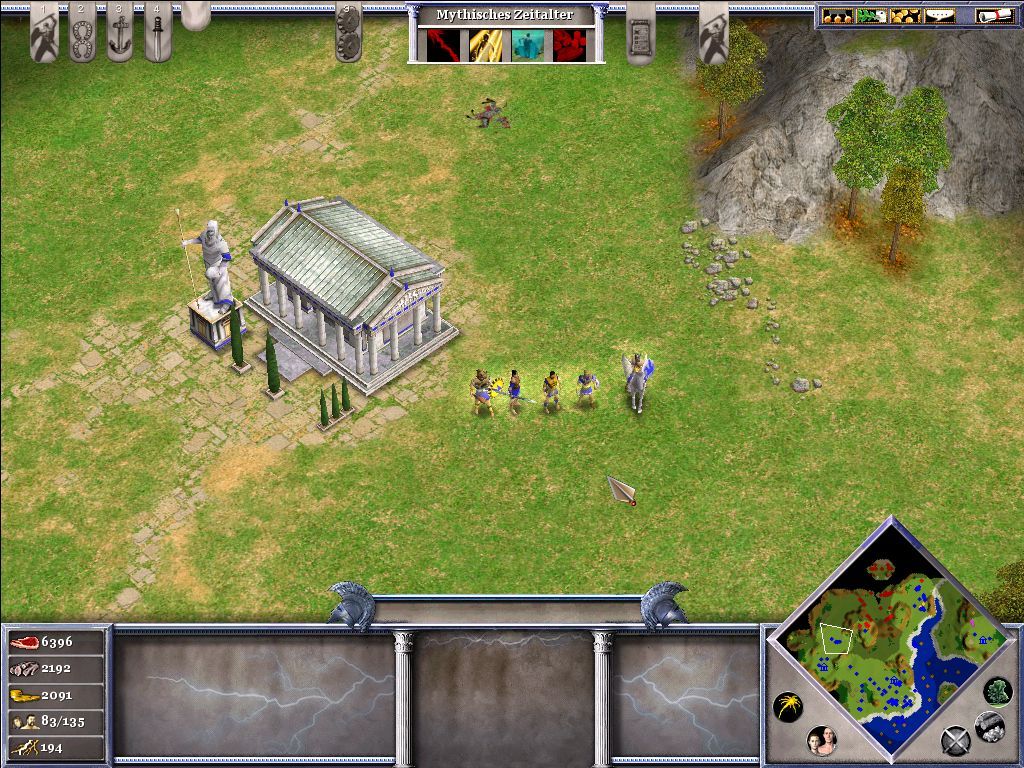This screenshot has width=1024, height=768.
Task: Click the green icon in the top-right menu bar
Action: pos(870,16)
